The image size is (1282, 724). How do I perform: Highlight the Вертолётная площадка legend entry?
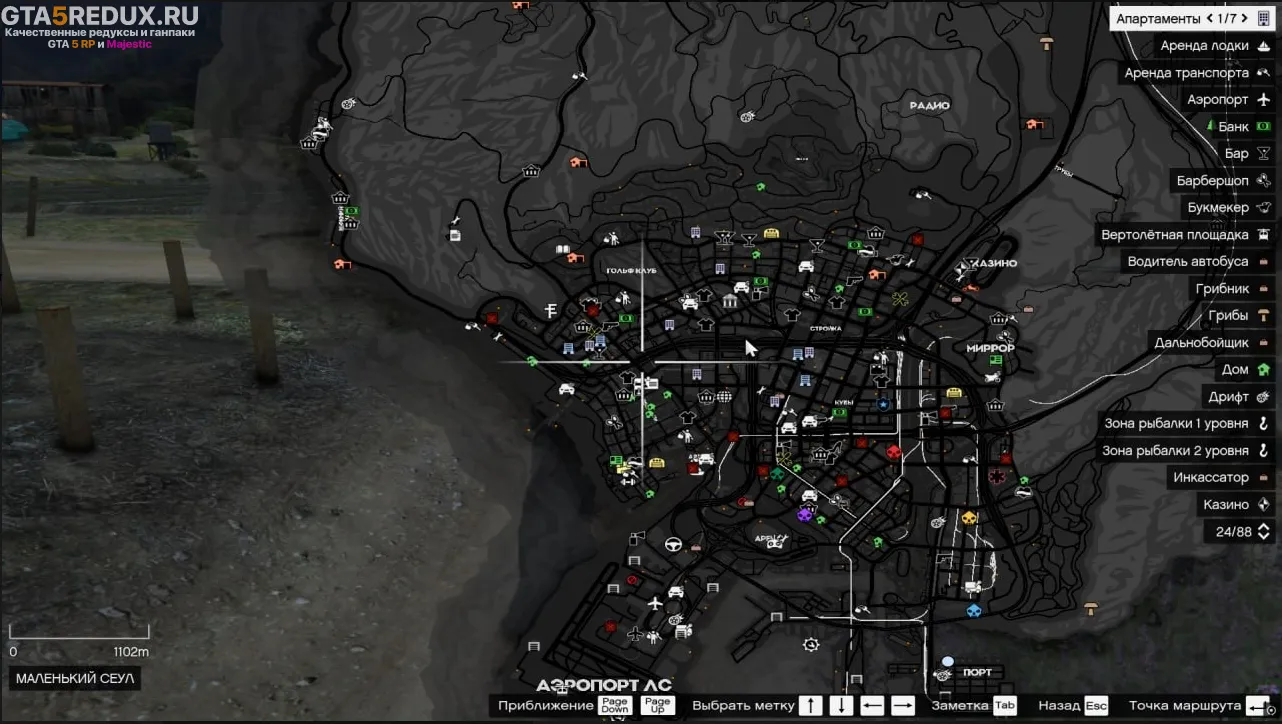point(1174,235)
